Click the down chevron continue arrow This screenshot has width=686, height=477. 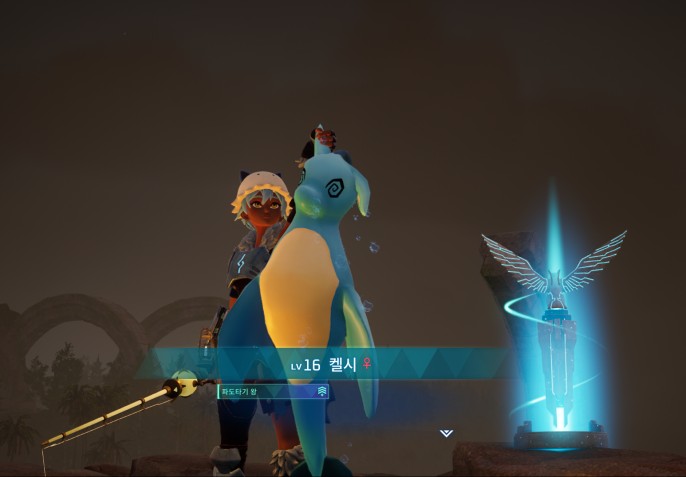coord(446,433)
